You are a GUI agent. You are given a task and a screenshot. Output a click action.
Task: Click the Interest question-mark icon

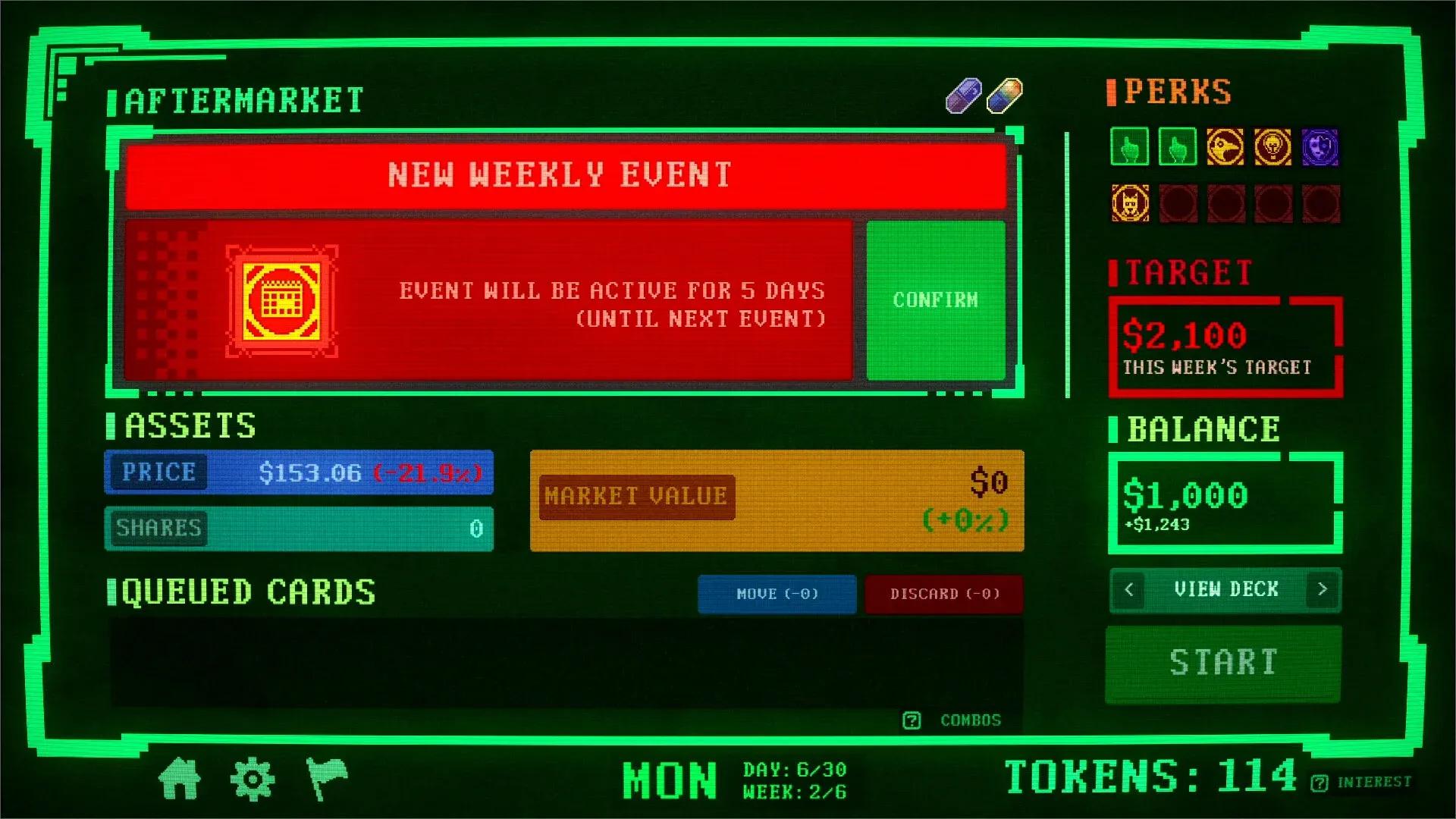click(x=1319, y=783)
